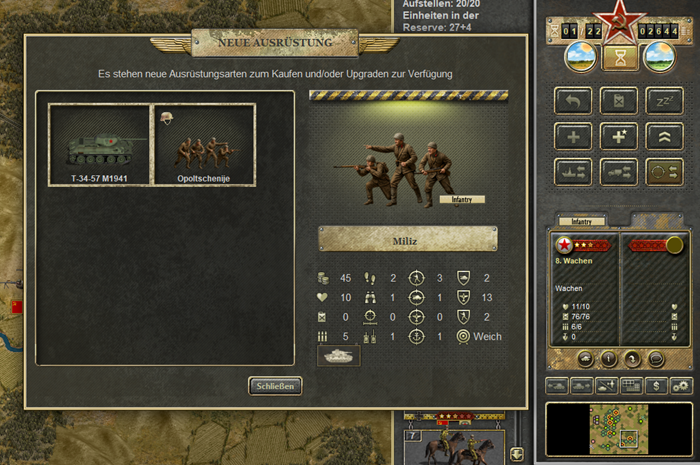Click the minimap to move the view
Viewport: 700px width, 465px height.
click(619, 429)
